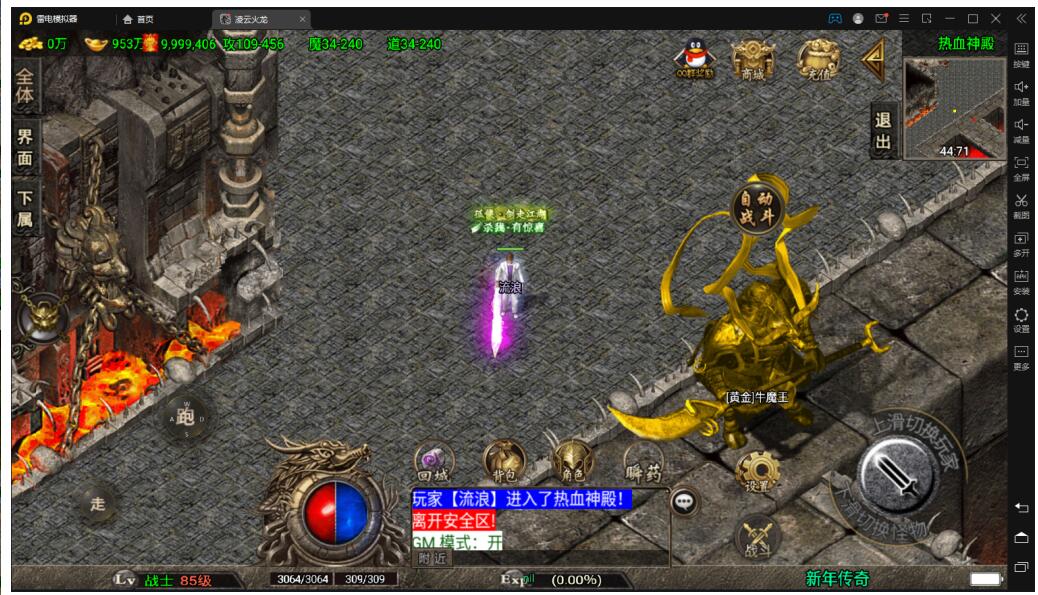Switch movement to 跑 run mode
1038x595 pixels.
coord(185,416)
